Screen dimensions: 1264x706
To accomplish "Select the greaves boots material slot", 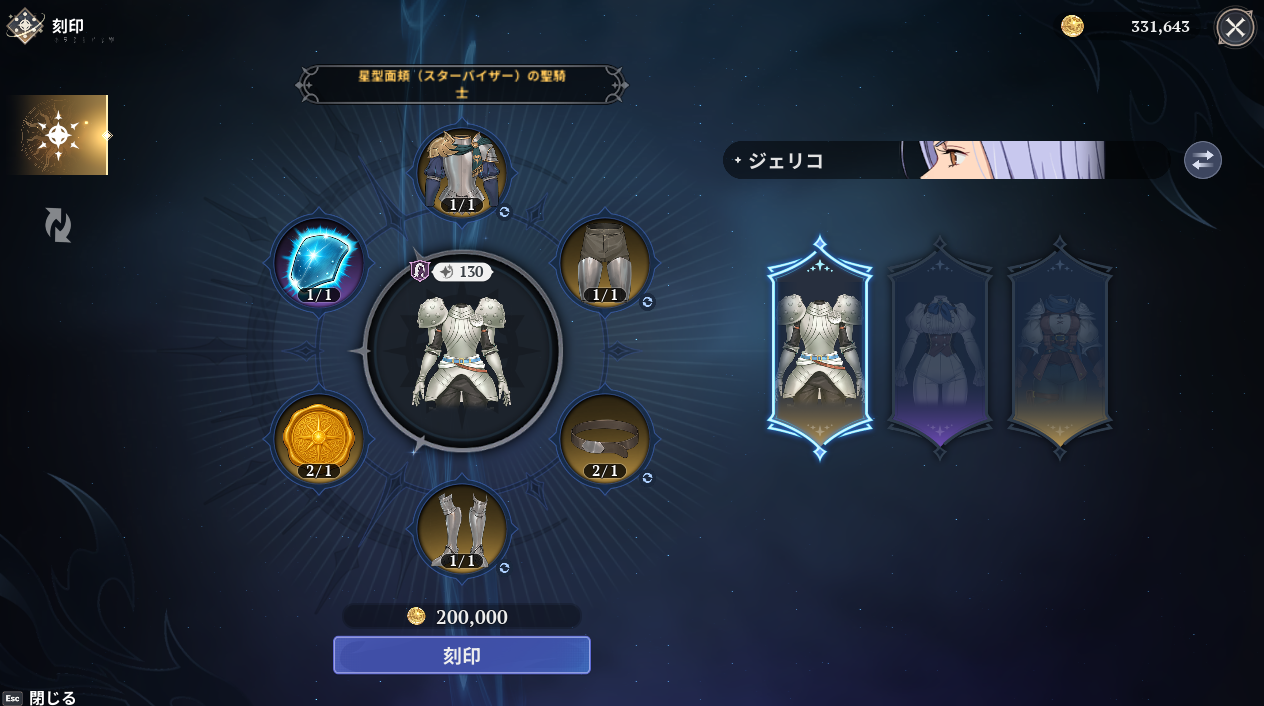I will tap(462, 529).
